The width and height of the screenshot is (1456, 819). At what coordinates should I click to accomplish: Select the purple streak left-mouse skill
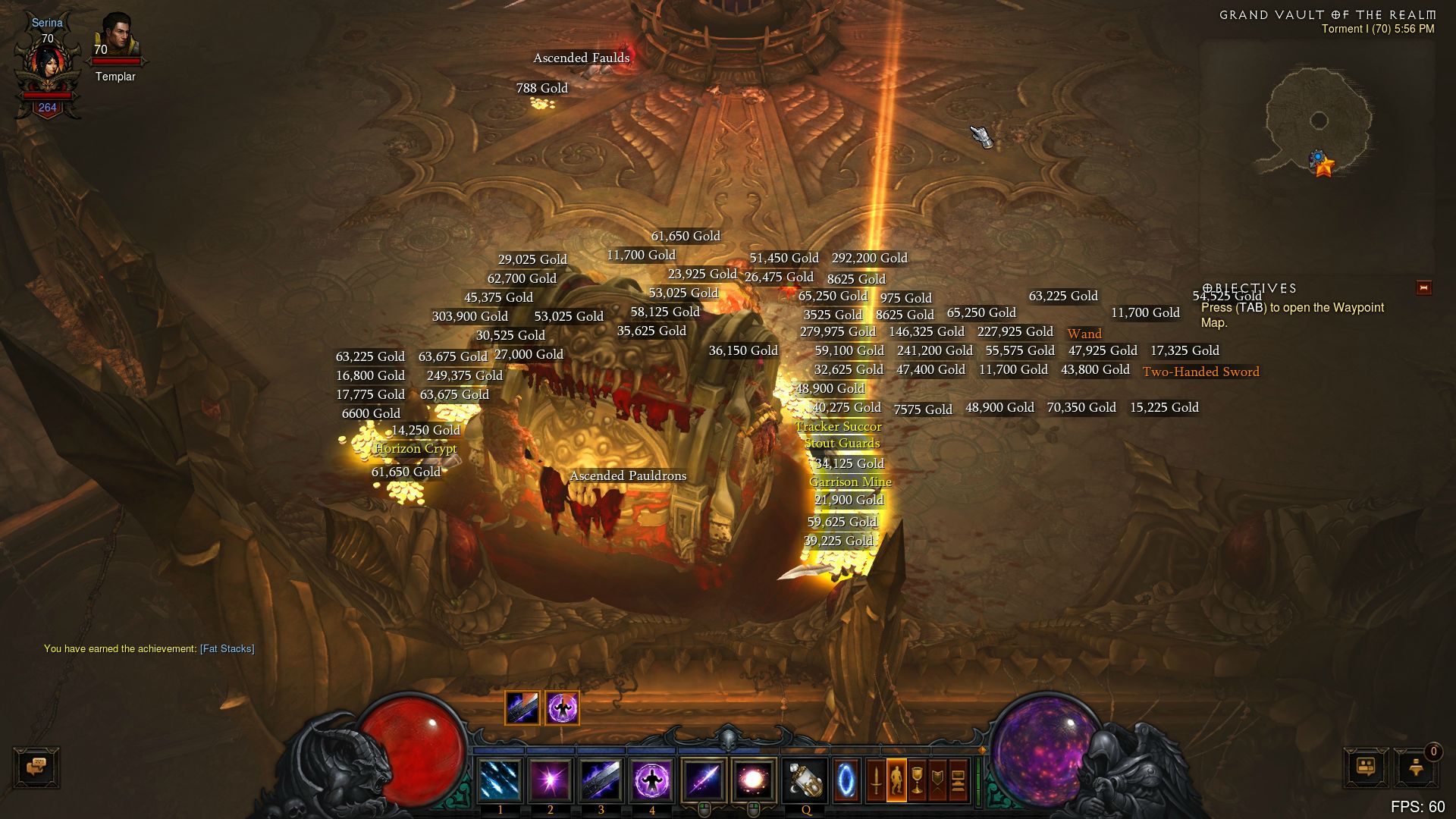coord(703,780)
